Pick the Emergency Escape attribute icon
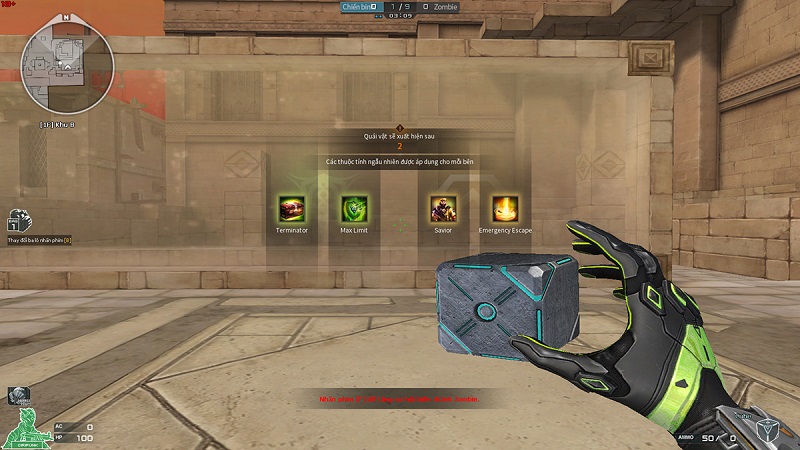Screen dimensions: 800x450 click(x=506, y=208)
